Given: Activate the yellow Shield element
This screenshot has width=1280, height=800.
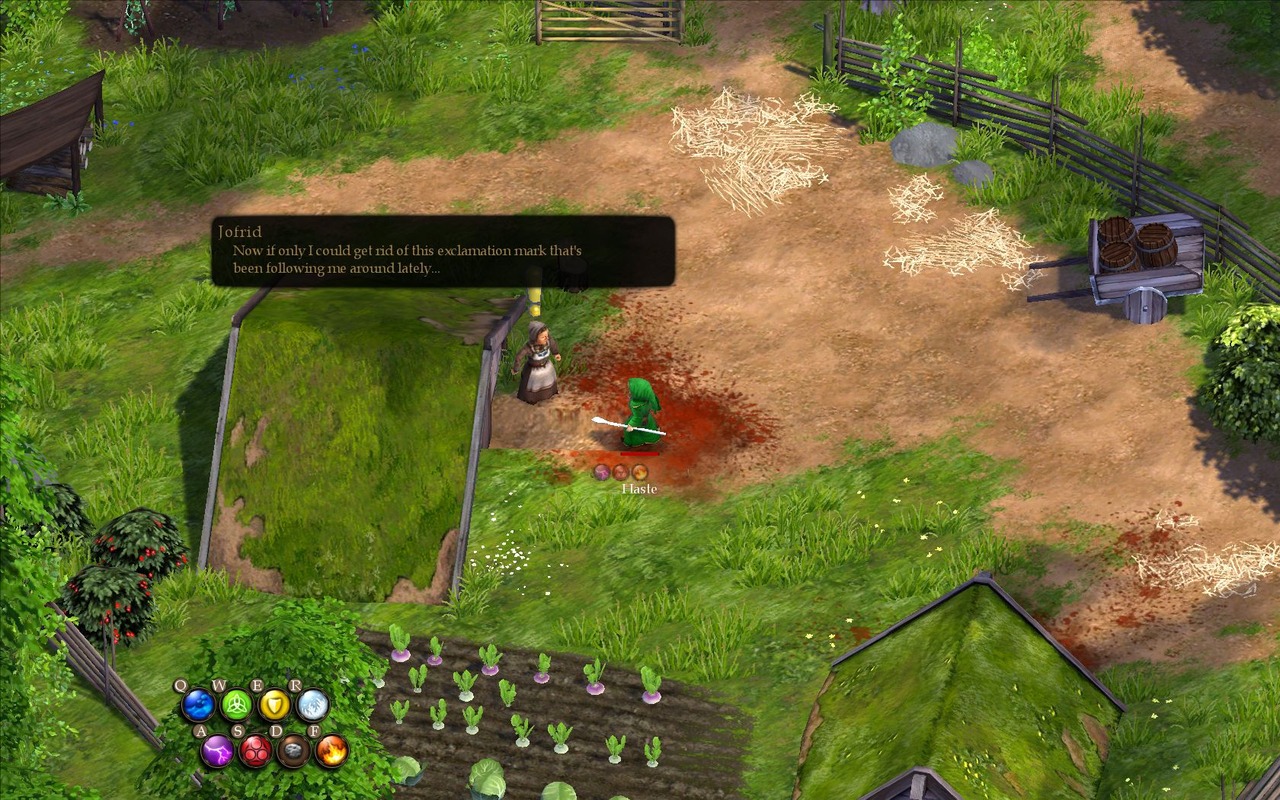Looking at the screenshot, I should [274, 705].
